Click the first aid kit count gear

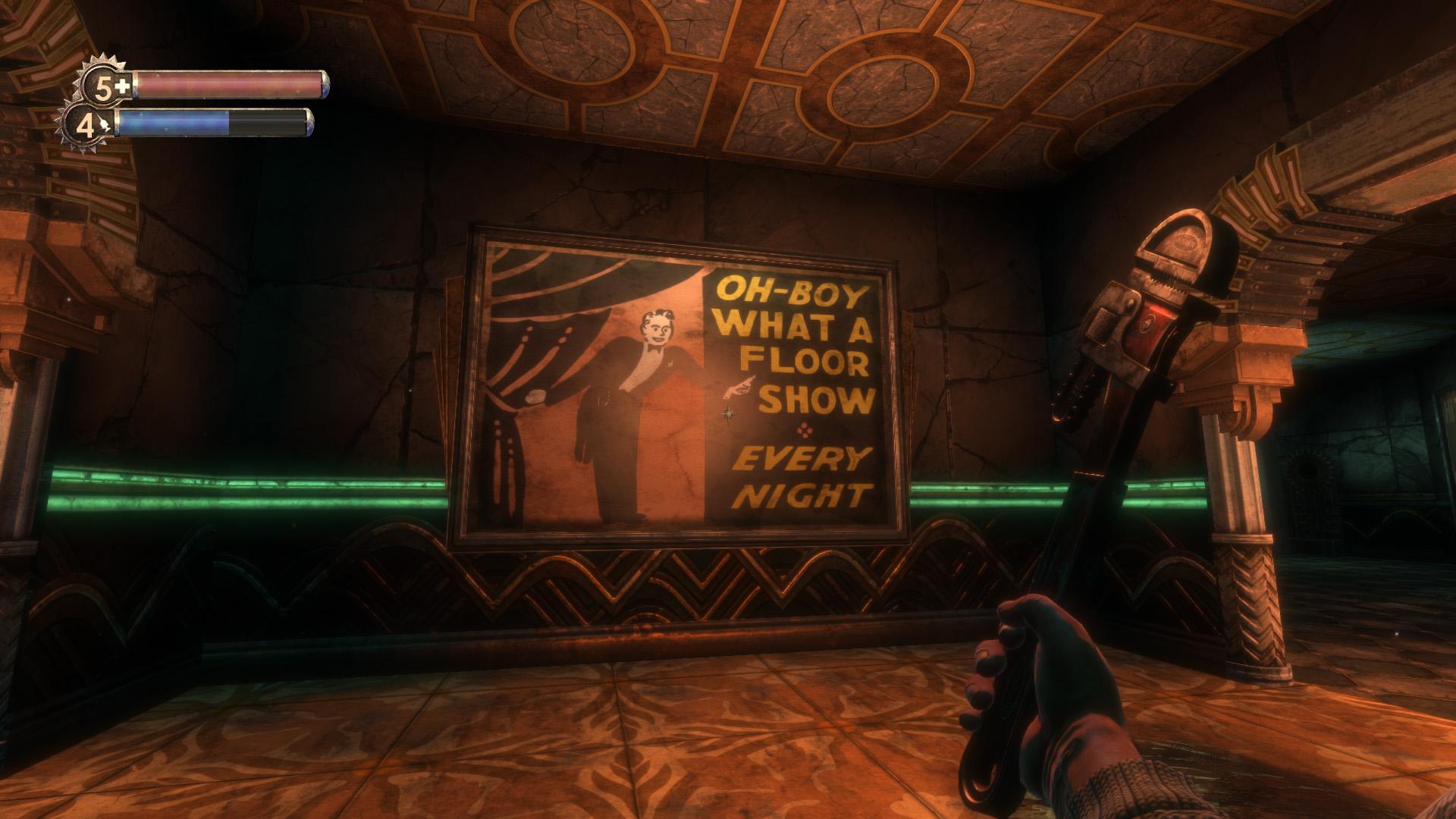pos(104,86)
